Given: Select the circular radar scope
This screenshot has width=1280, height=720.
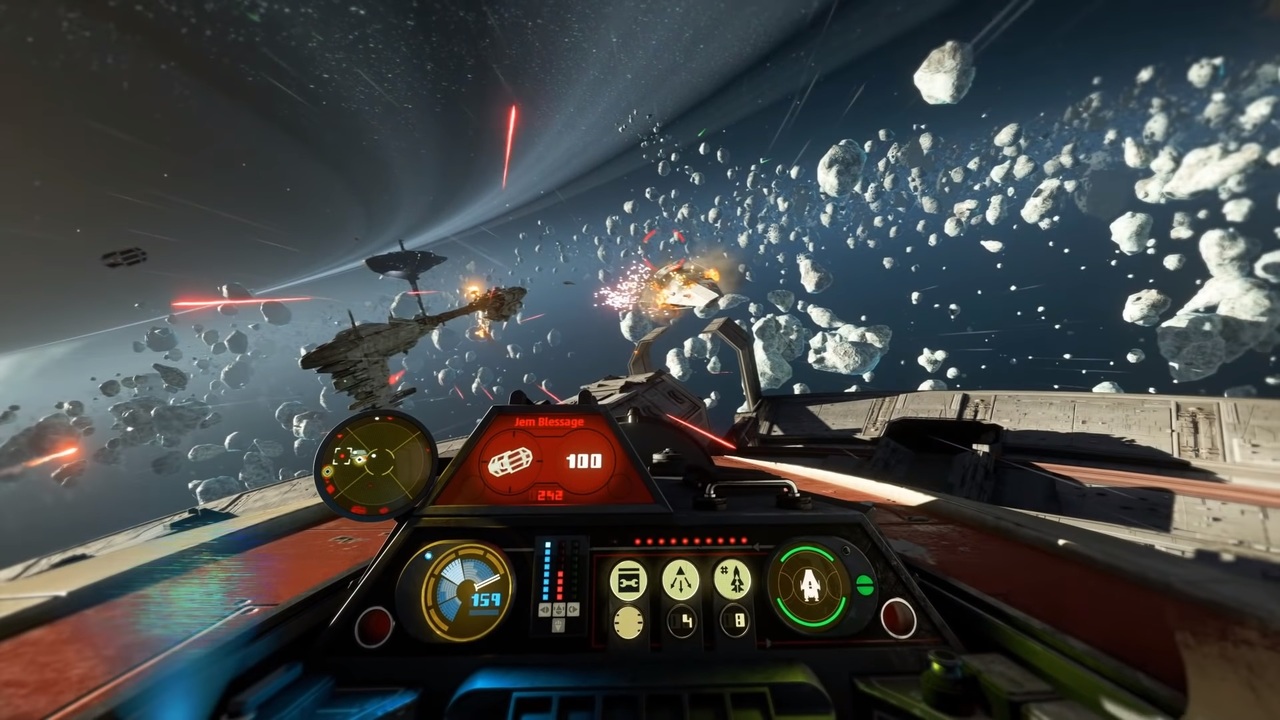Looking at the screenshot, I should coord(375,464).
